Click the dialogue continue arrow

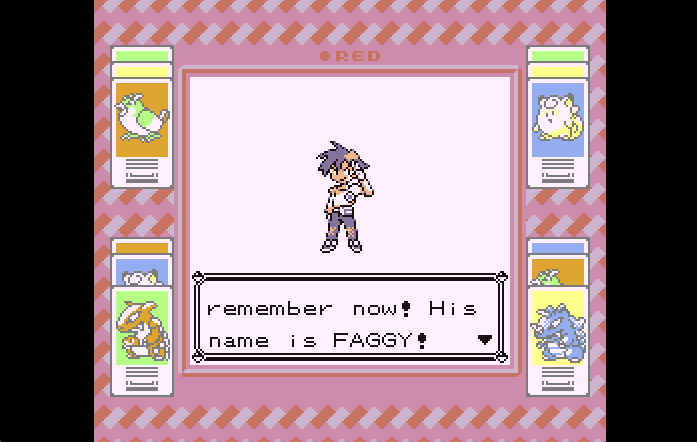485,340
